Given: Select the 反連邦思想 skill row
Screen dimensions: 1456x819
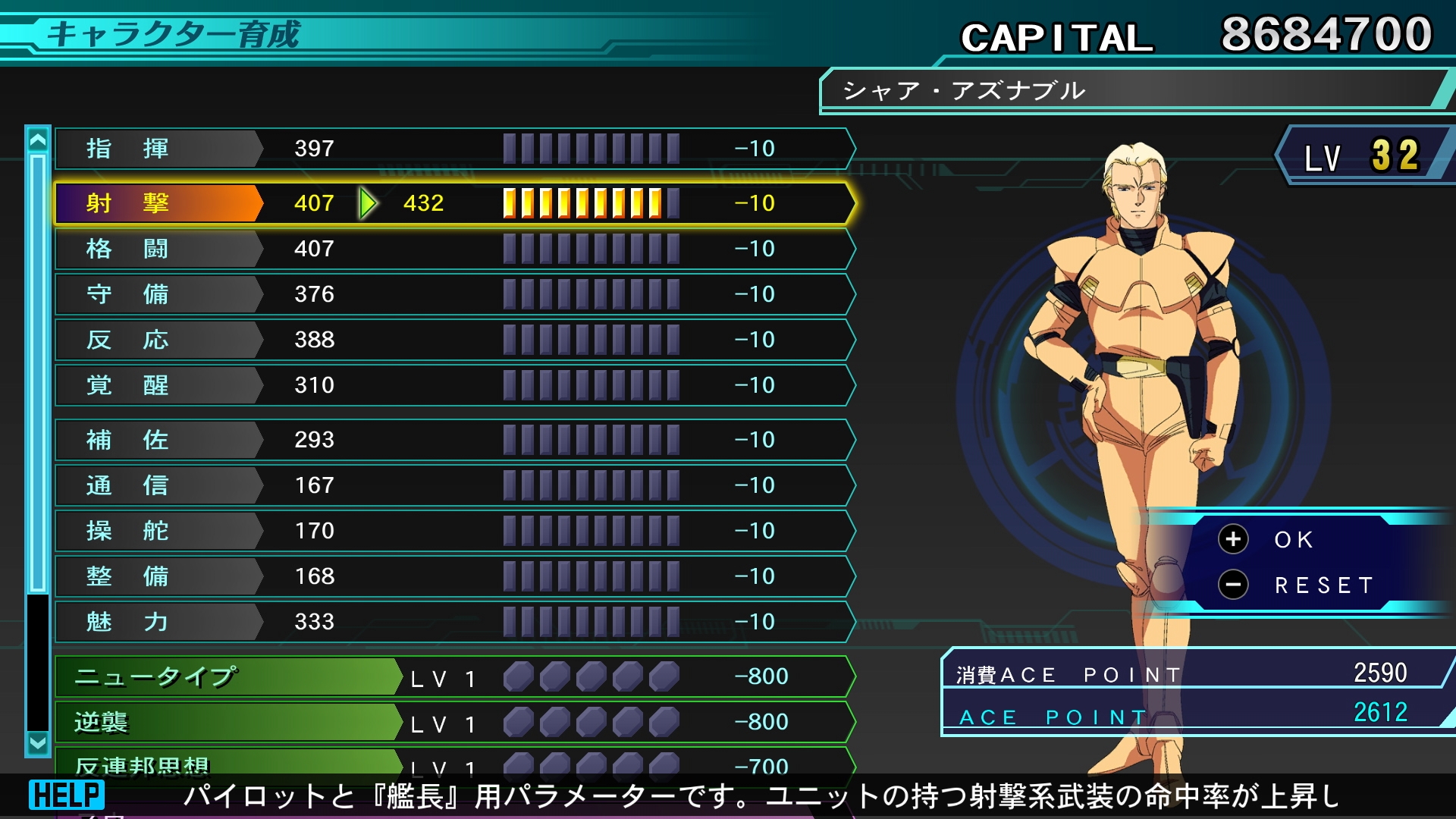Looking at the screenshot, I should coord(455,762).
